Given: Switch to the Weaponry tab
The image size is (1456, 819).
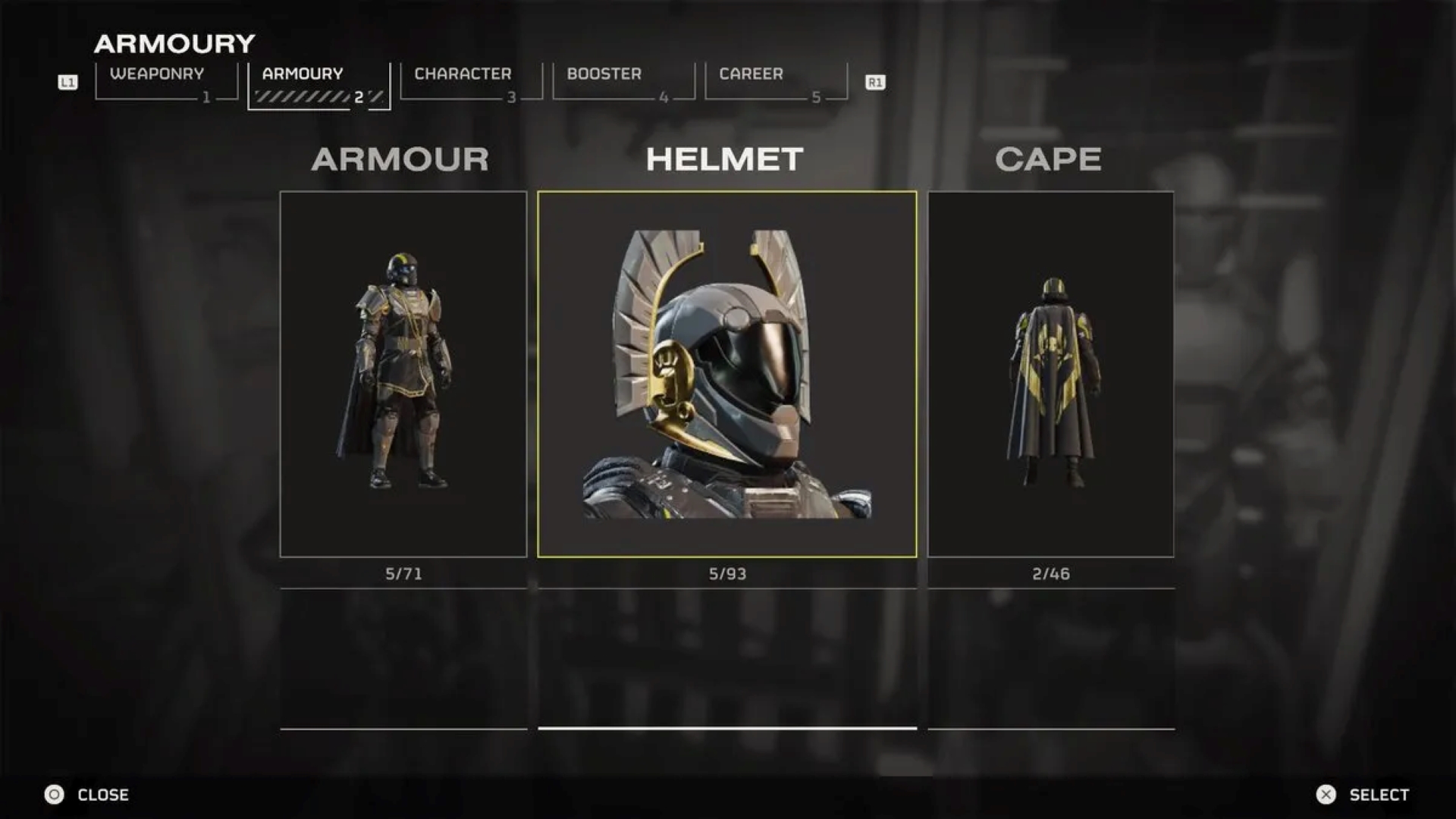Looking at the screenshot, I should point(166,82).
